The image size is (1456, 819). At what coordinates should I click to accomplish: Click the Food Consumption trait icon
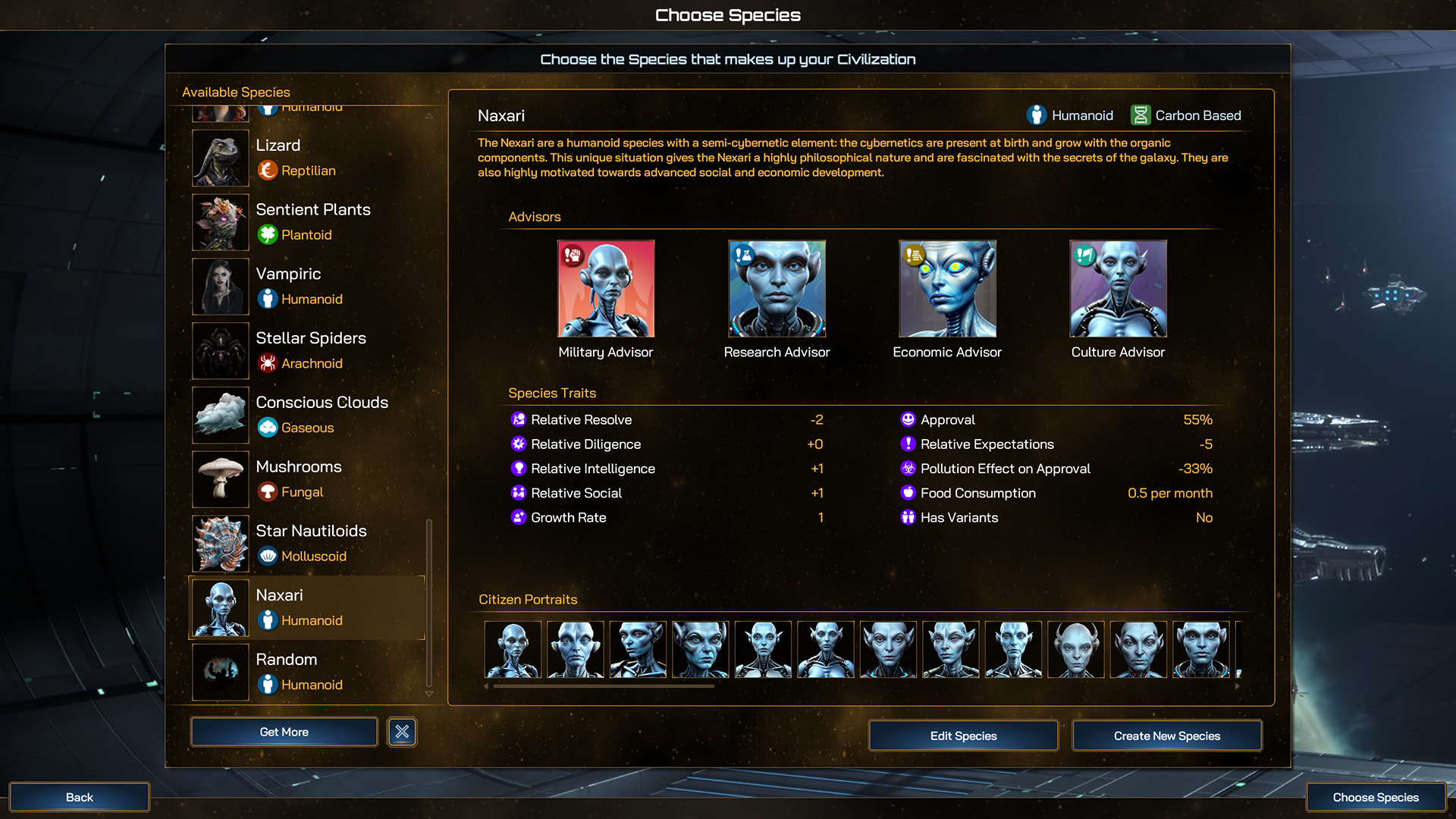click(x=907, y=493)
